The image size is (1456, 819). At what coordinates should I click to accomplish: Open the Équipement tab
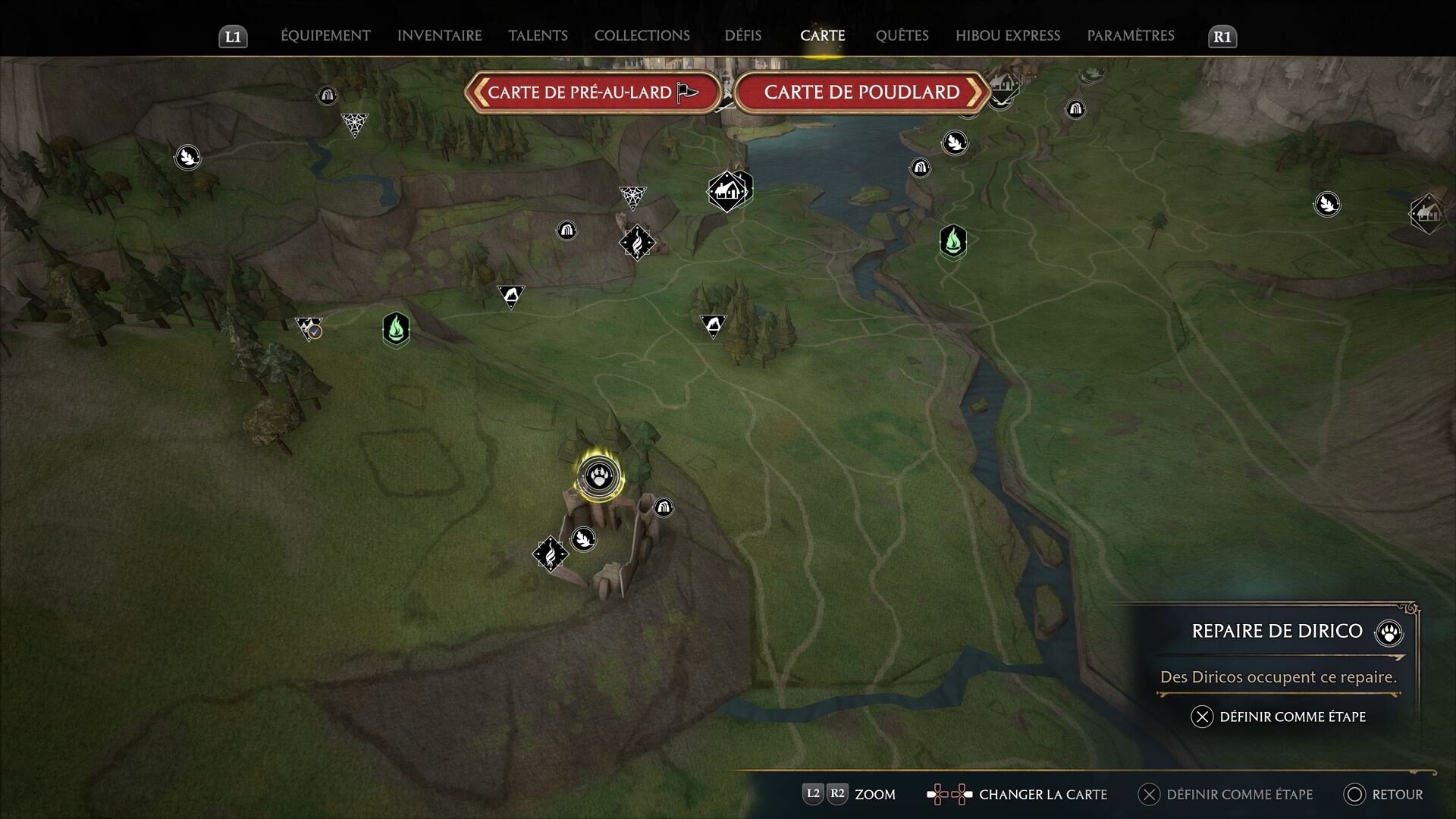tap(325, 36)
